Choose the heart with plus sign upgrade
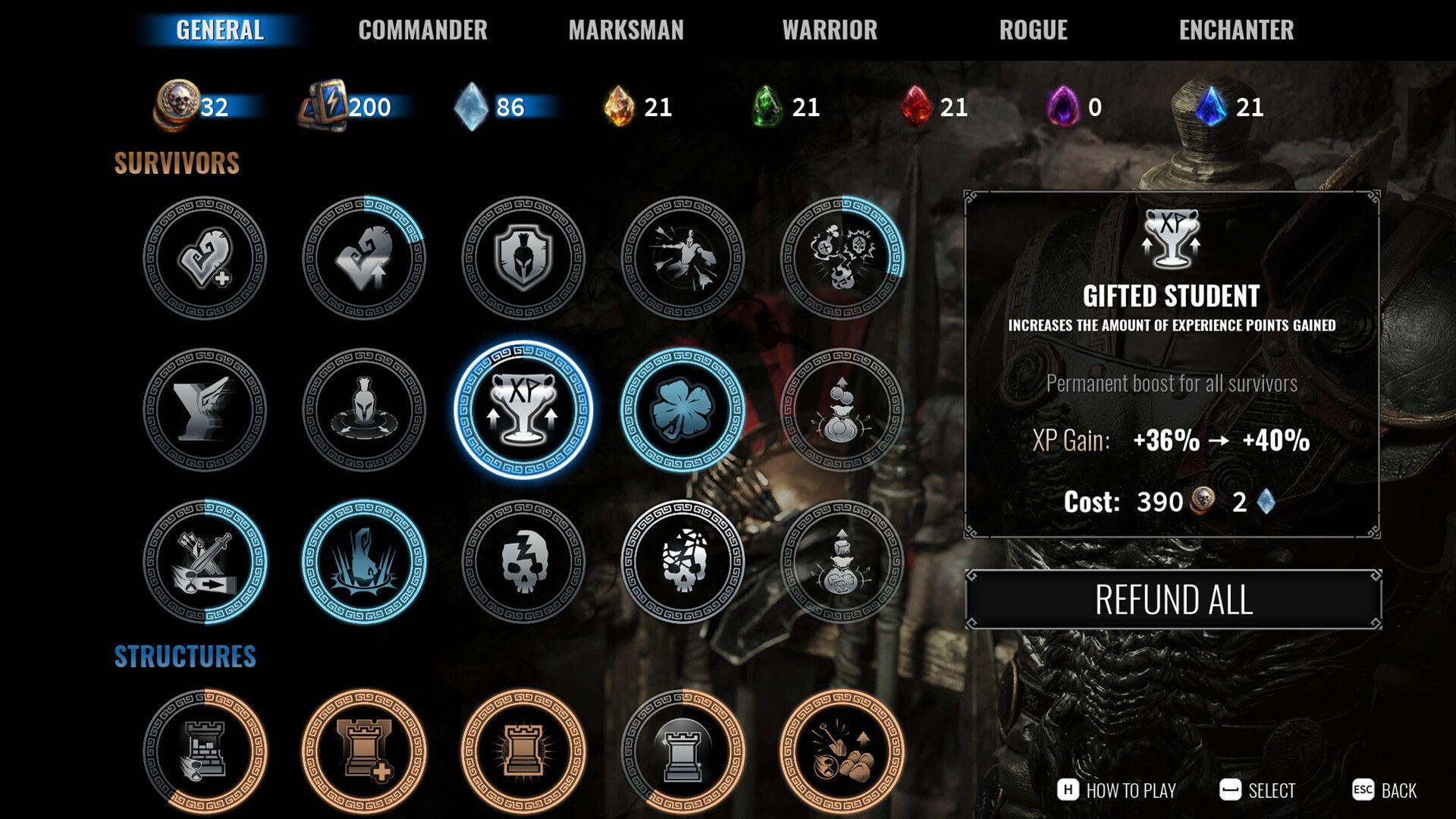 [205, 258]
